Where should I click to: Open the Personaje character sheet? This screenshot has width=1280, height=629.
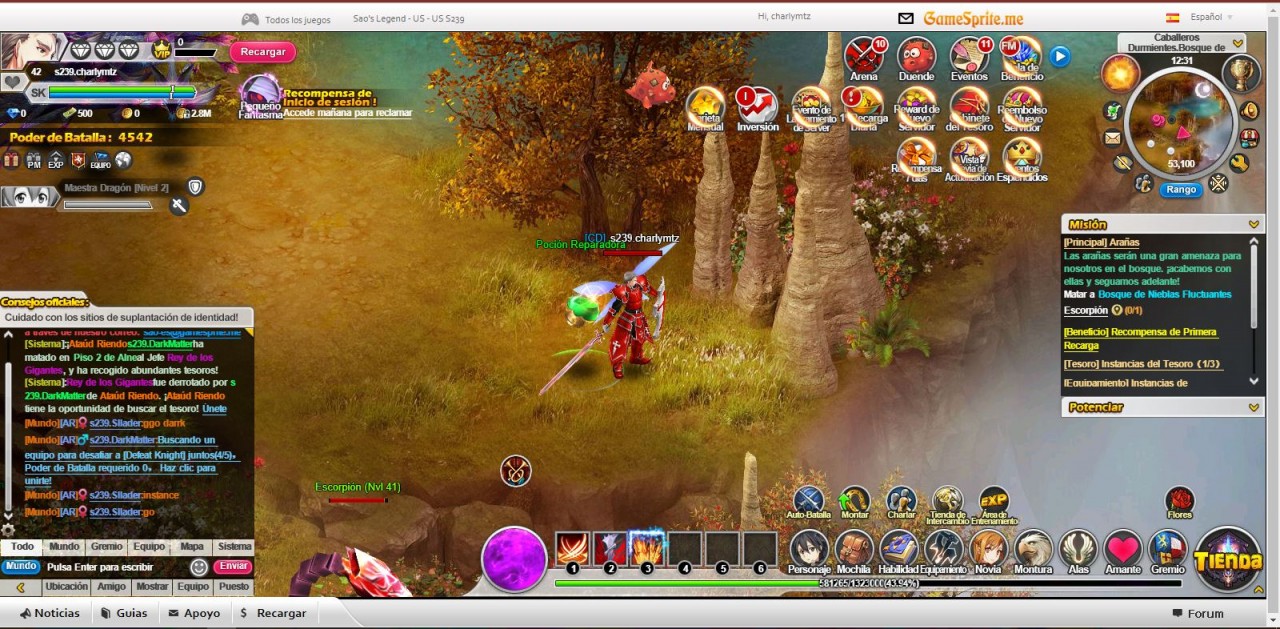tap(809, 550)
